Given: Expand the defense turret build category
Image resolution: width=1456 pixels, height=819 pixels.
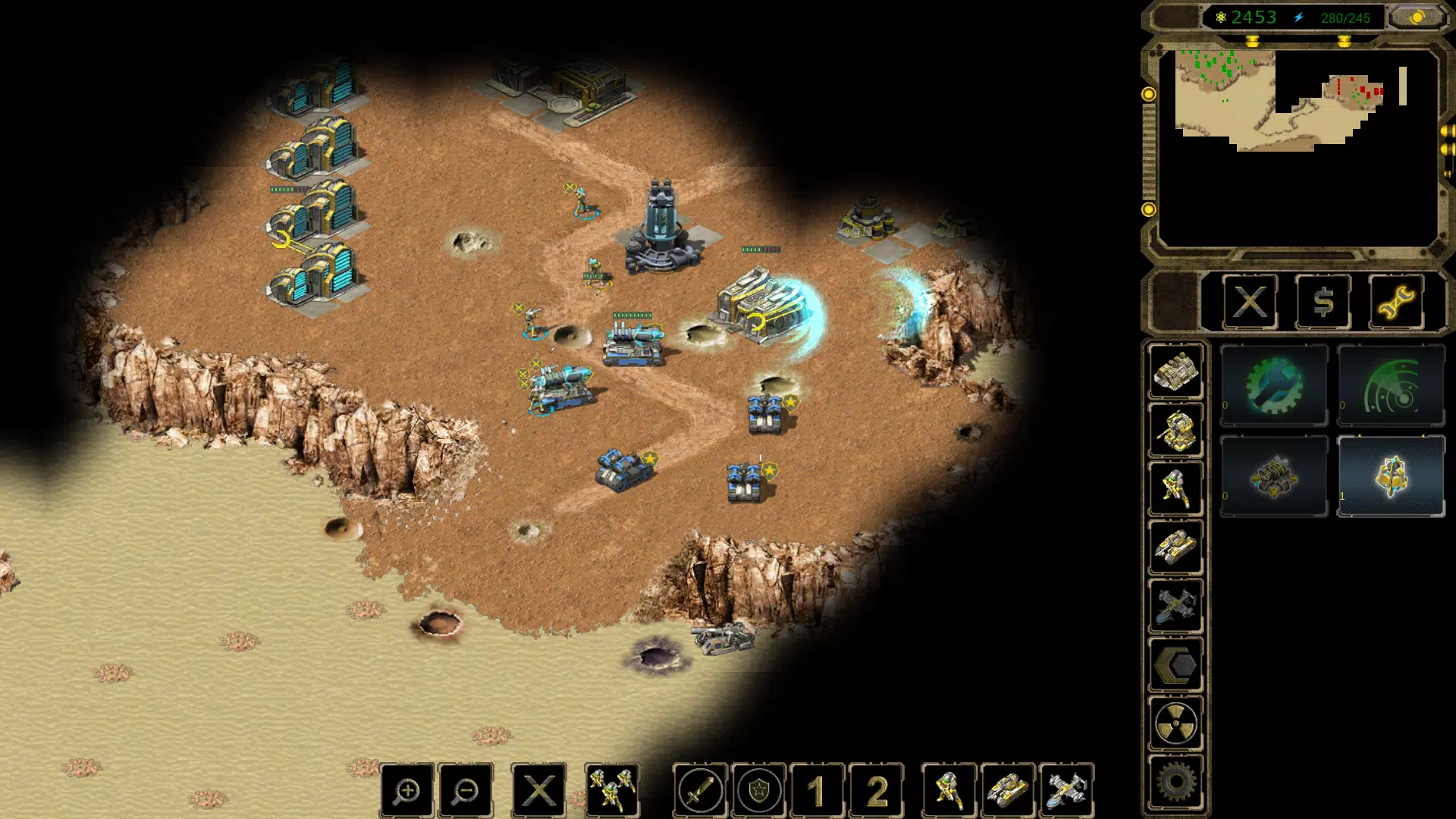Looking at the screenshot, I should click(x=1176, y=428).
